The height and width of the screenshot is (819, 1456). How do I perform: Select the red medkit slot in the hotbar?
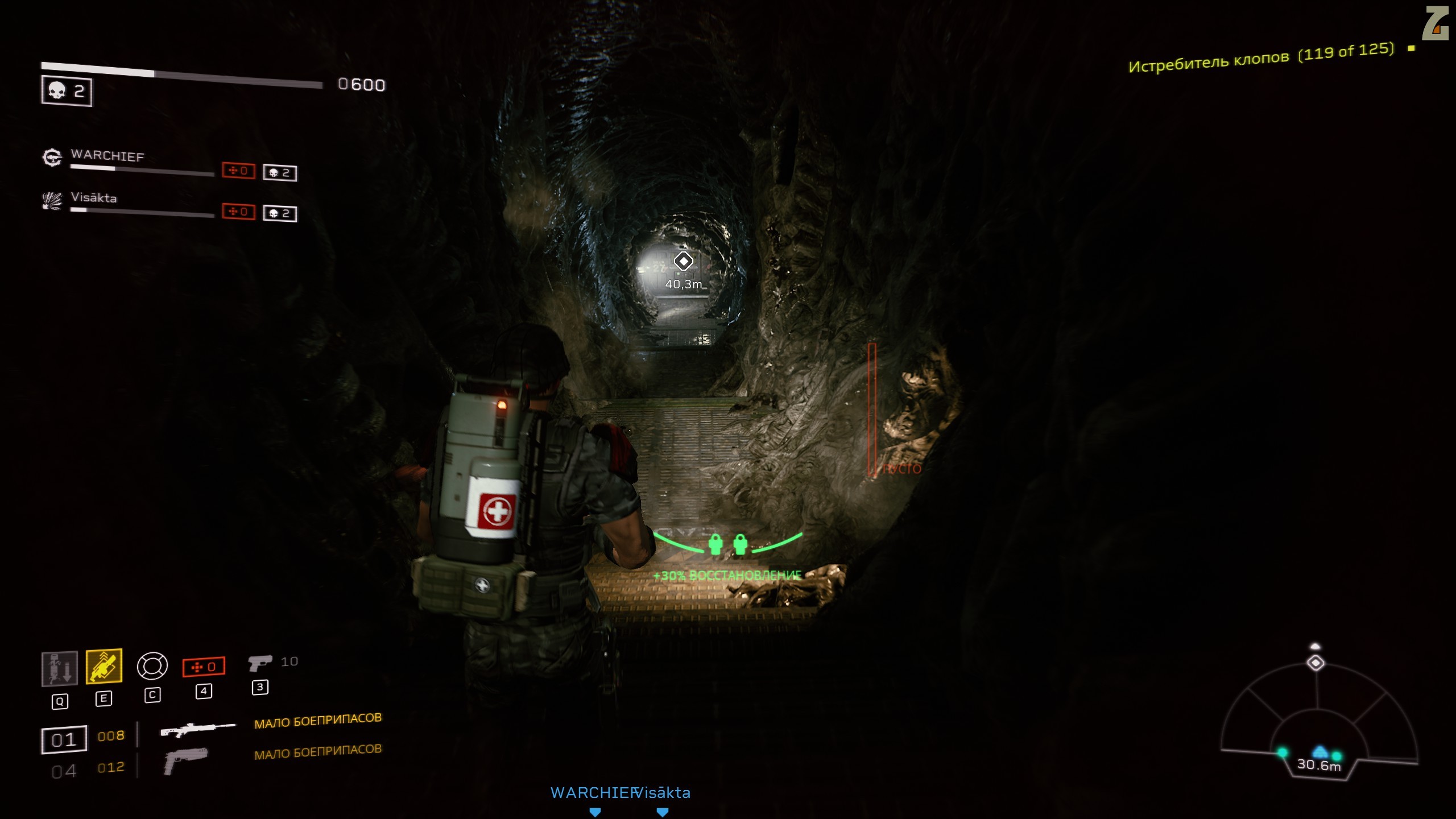204,667
